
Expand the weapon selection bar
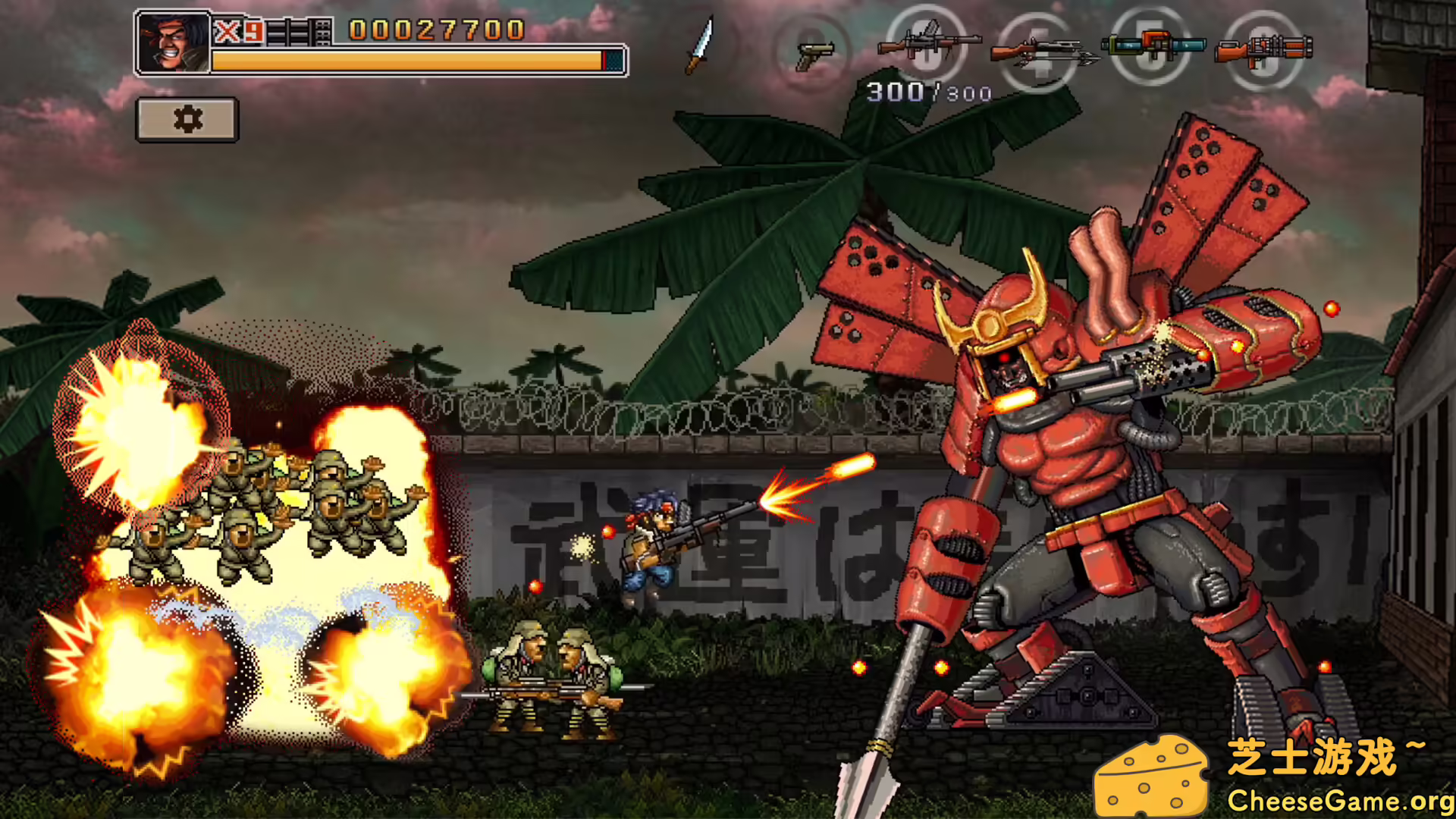(x=986, y=49)
